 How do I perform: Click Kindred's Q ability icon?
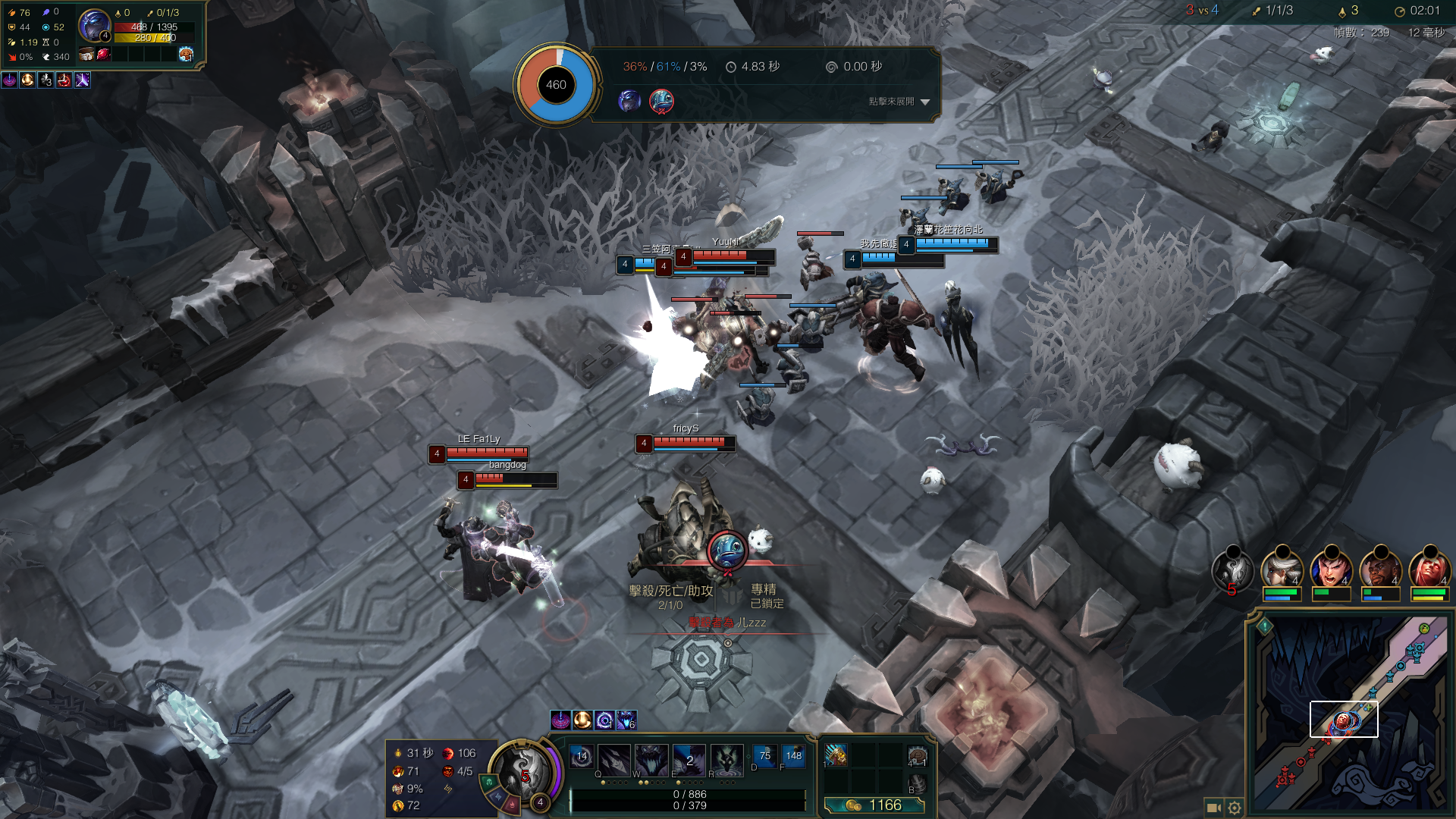(x=613, y=759)
